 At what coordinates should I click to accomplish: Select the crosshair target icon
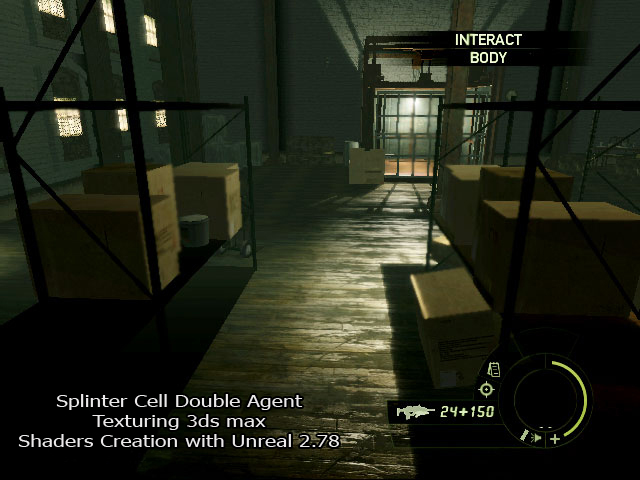[x=487, y=389]
